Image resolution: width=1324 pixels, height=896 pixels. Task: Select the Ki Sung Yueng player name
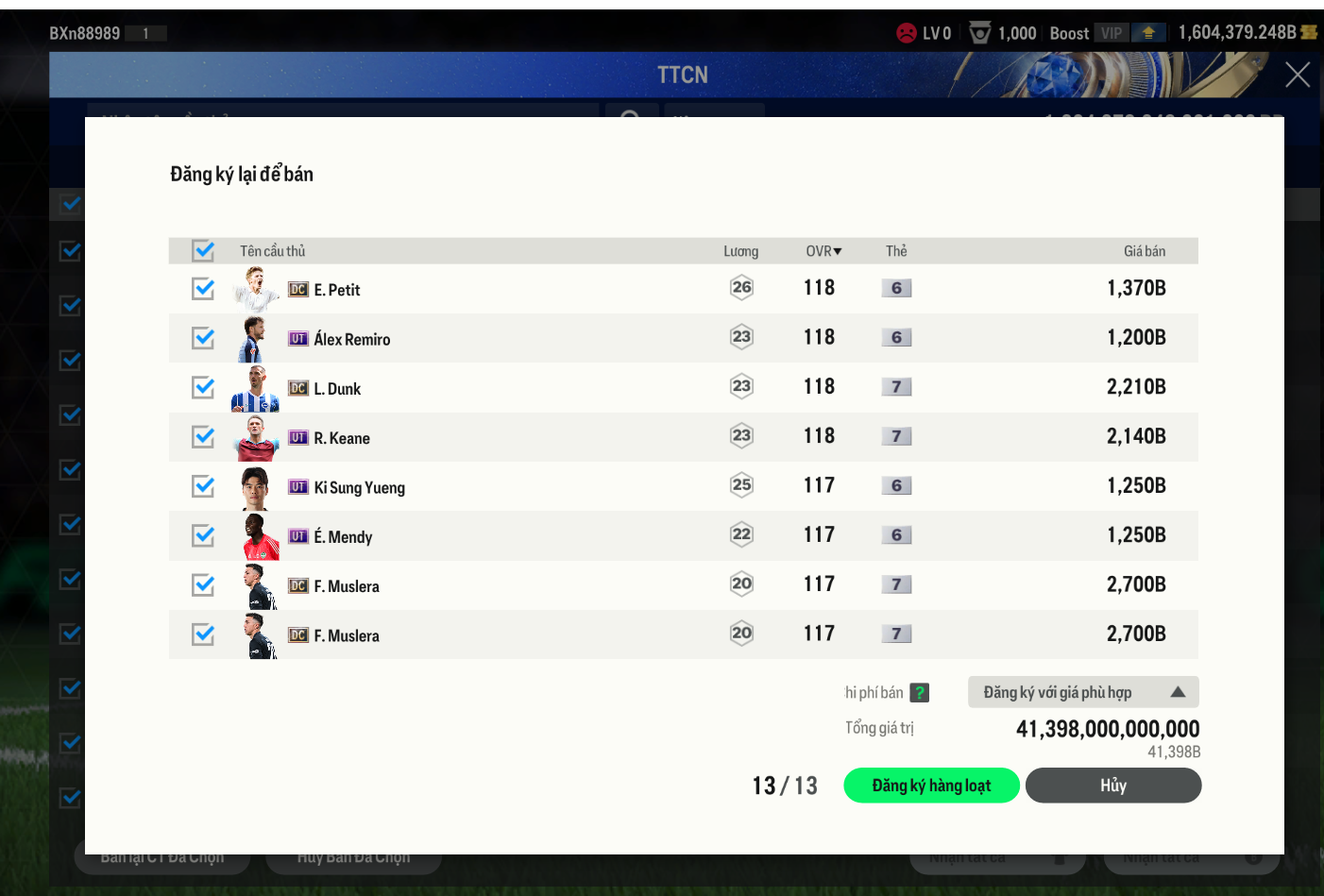359,487
